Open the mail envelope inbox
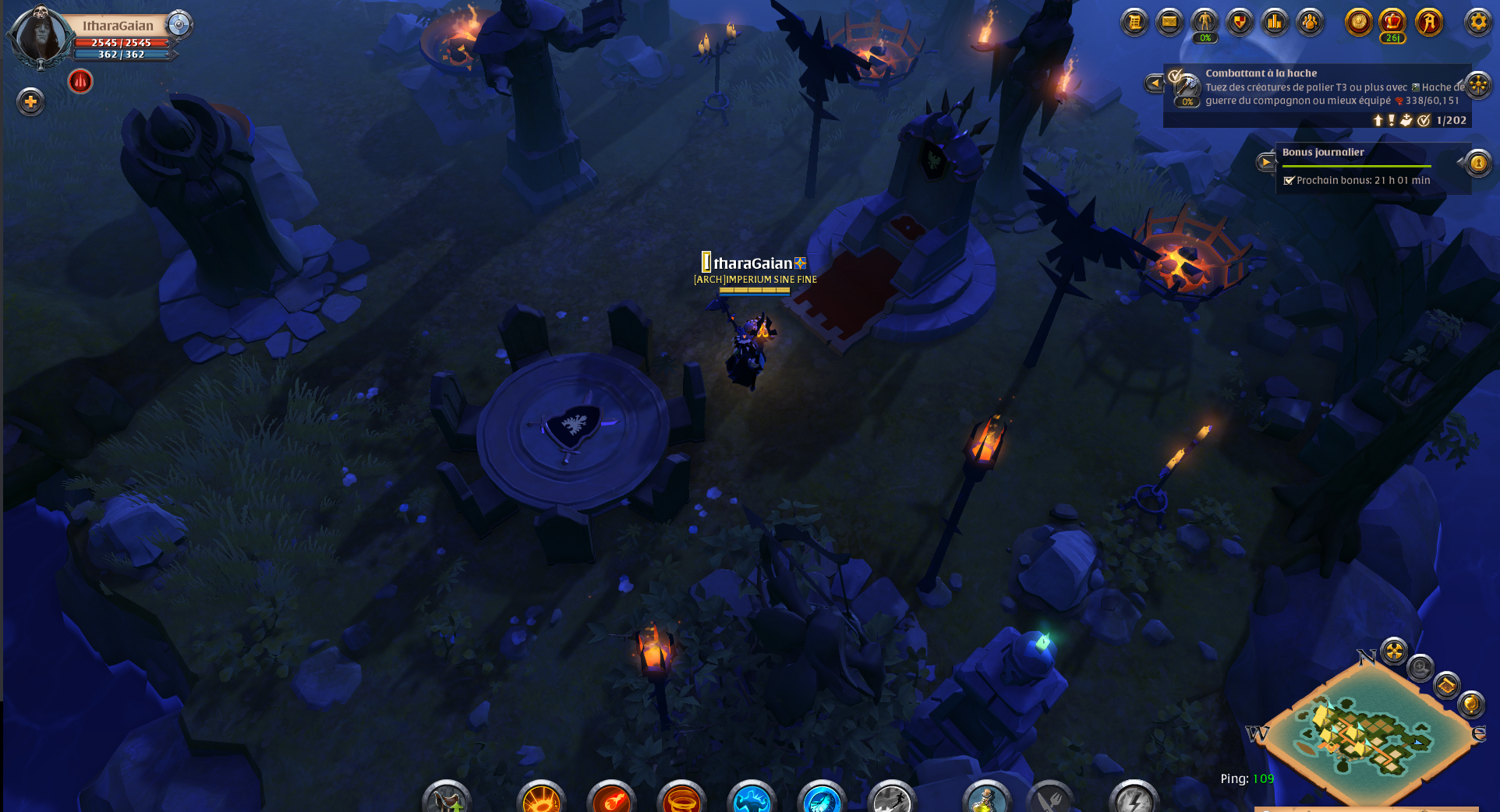Image resolution: width=1500 pixels, height=812 pixels. click(1169, 22)
